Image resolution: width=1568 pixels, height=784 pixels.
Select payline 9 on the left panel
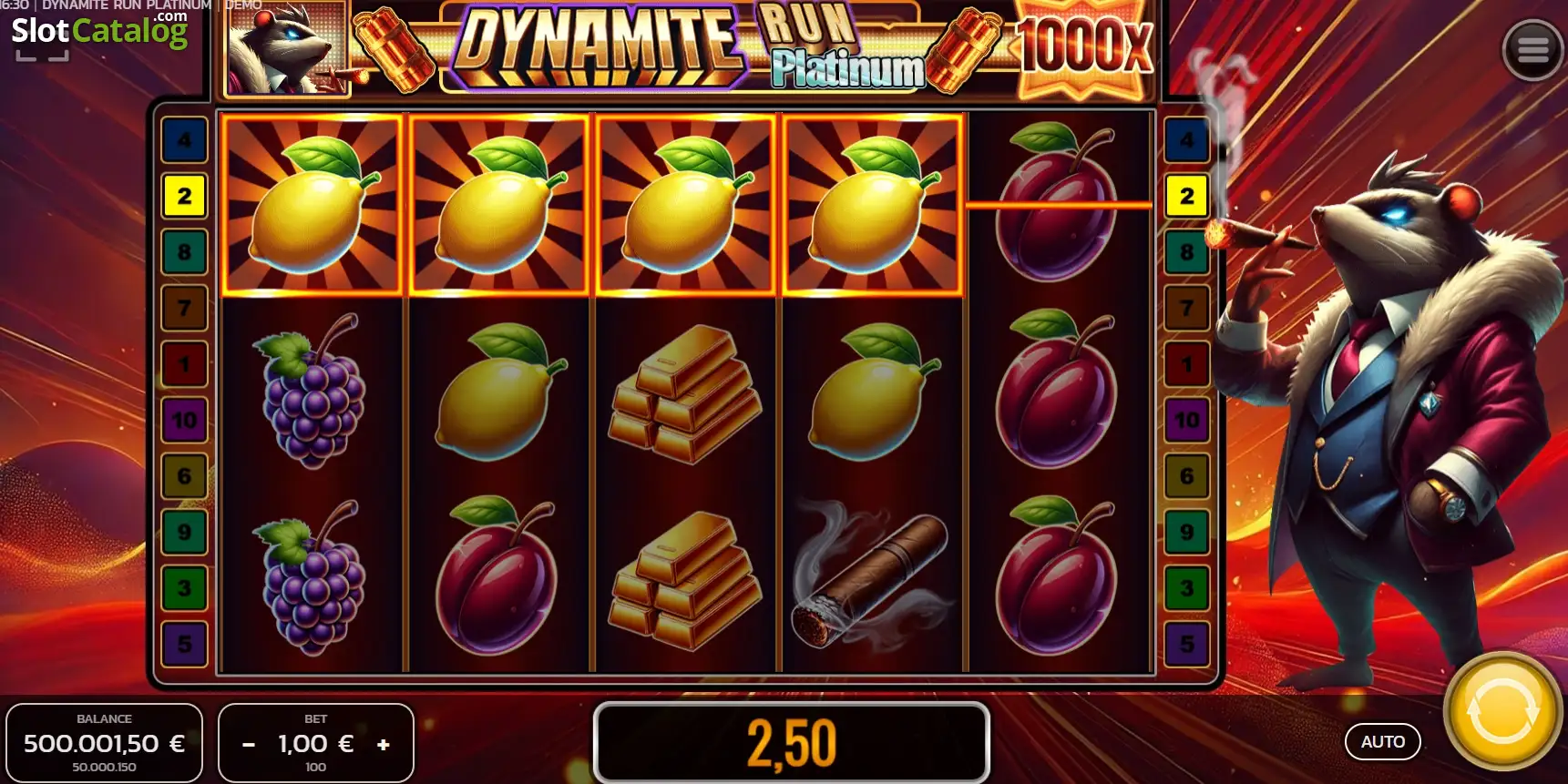click(184, 532)
